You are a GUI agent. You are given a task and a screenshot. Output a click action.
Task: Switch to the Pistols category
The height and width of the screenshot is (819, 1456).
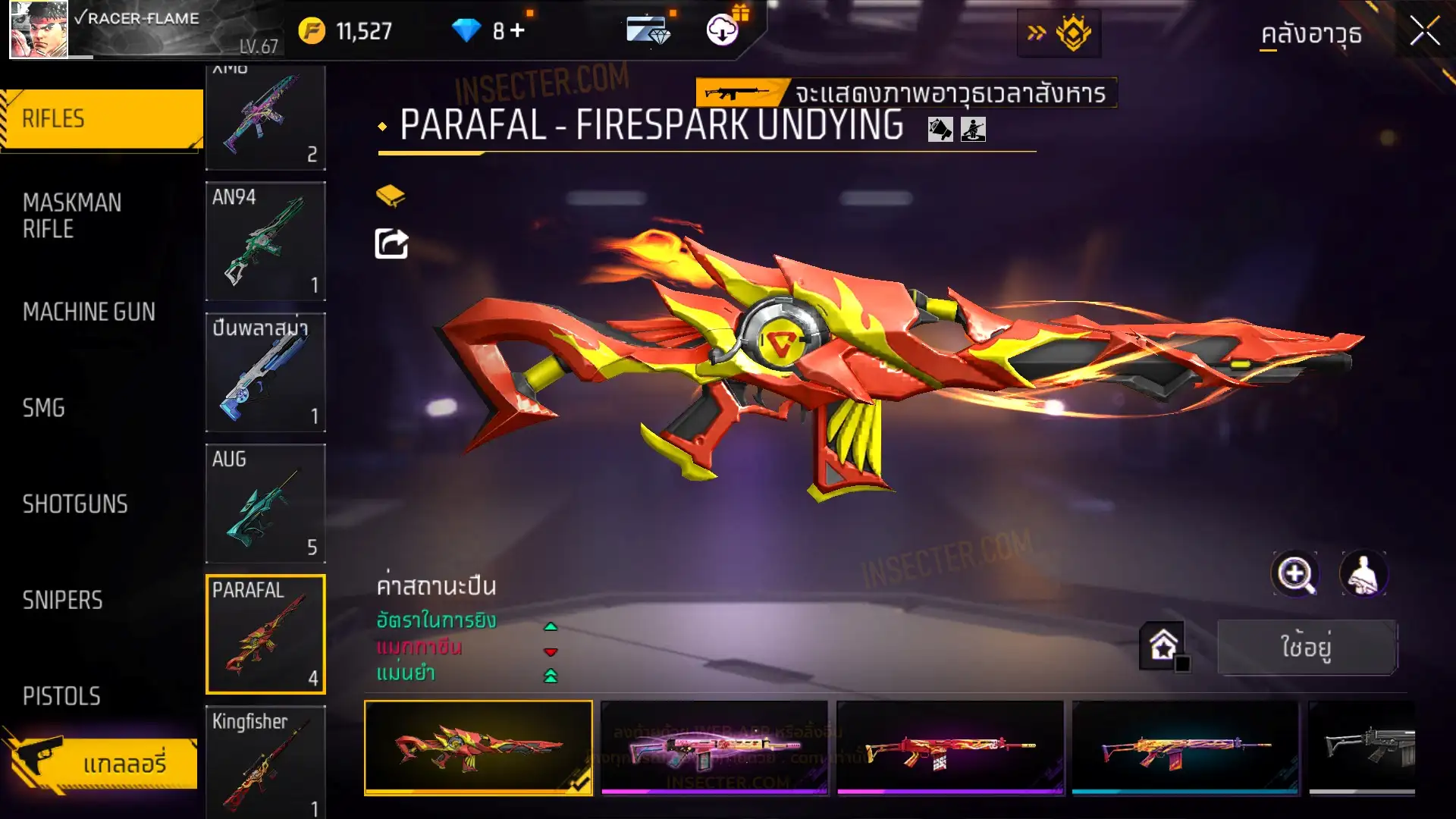61,696
